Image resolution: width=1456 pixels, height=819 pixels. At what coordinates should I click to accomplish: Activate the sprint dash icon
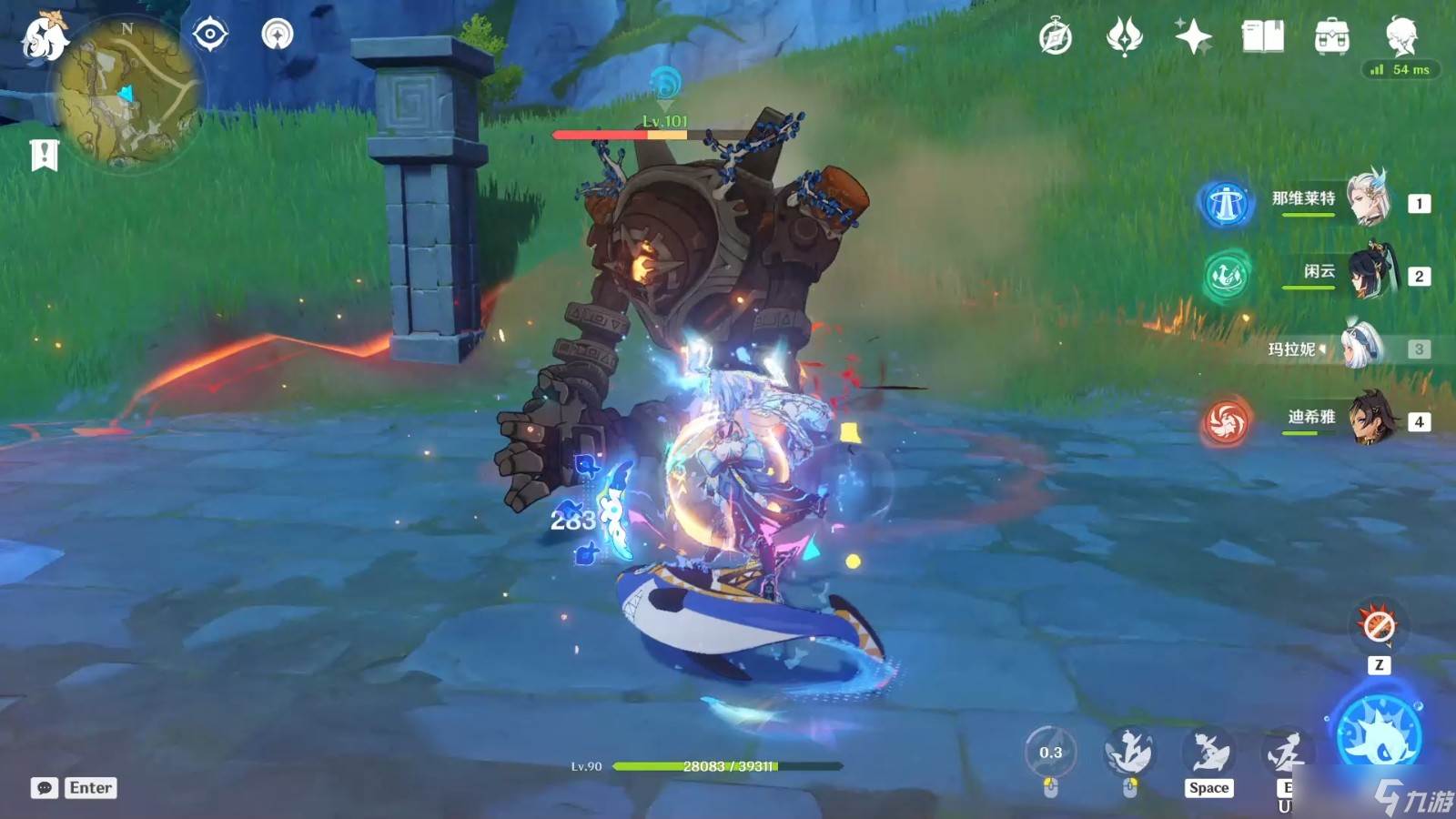pyautogui.click(x=1128, y=753)
